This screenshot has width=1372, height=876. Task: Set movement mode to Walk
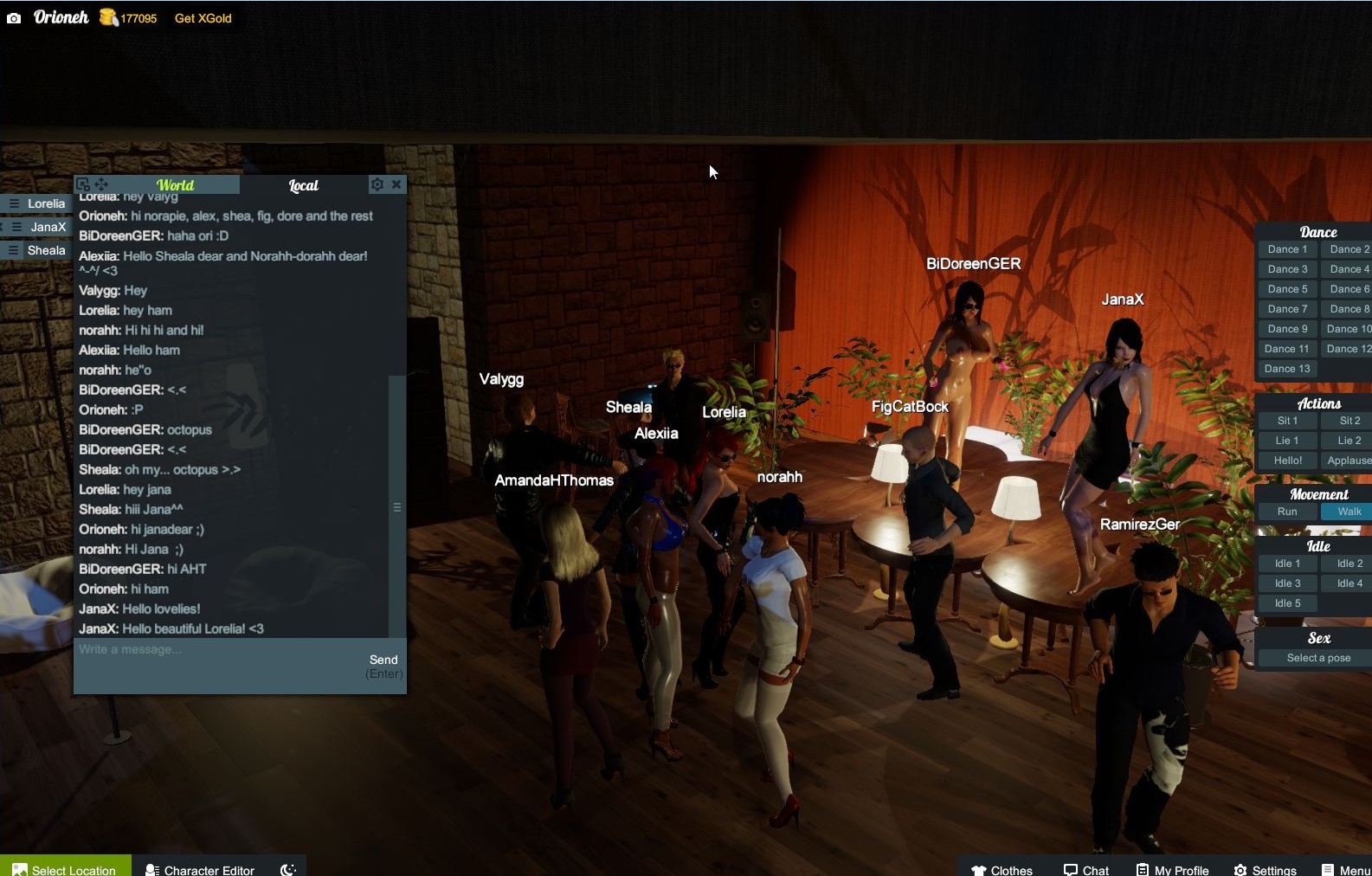tap(1348, 512)
